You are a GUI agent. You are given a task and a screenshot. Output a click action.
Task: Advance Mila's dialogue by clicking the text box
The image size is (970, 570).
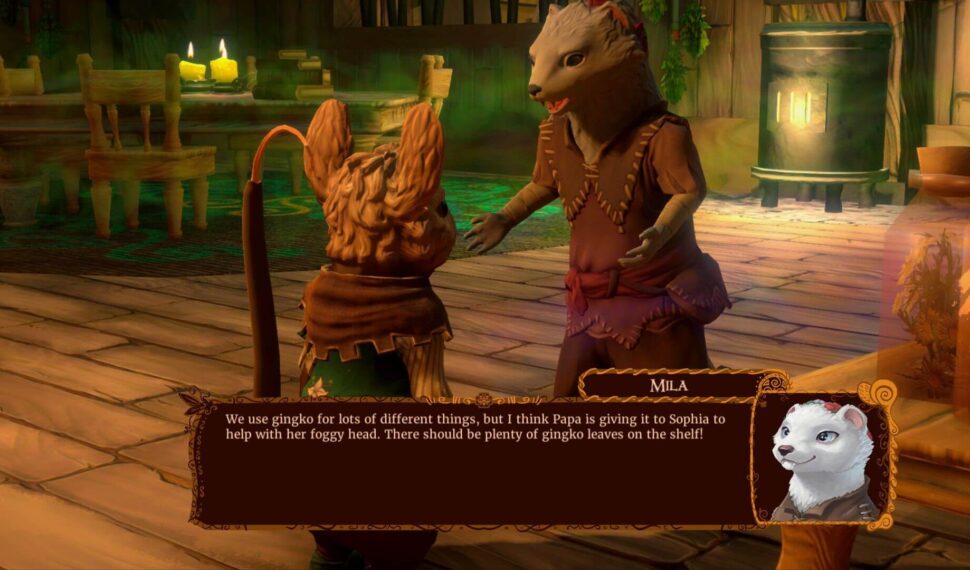coord(470,460)
